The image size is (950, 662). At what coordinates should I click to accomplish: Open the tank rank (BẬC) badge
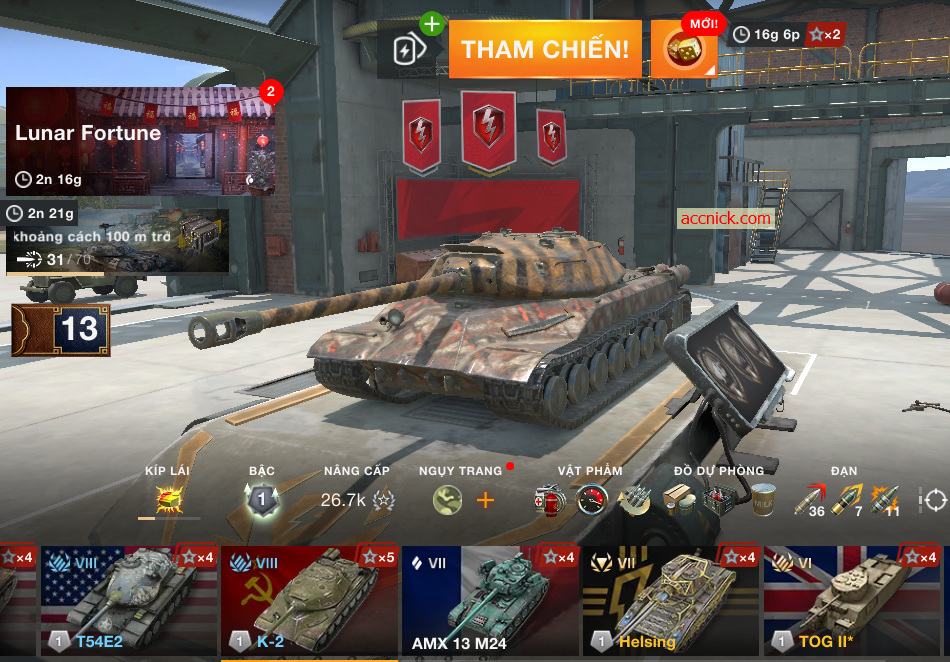[x=262, y=499]
